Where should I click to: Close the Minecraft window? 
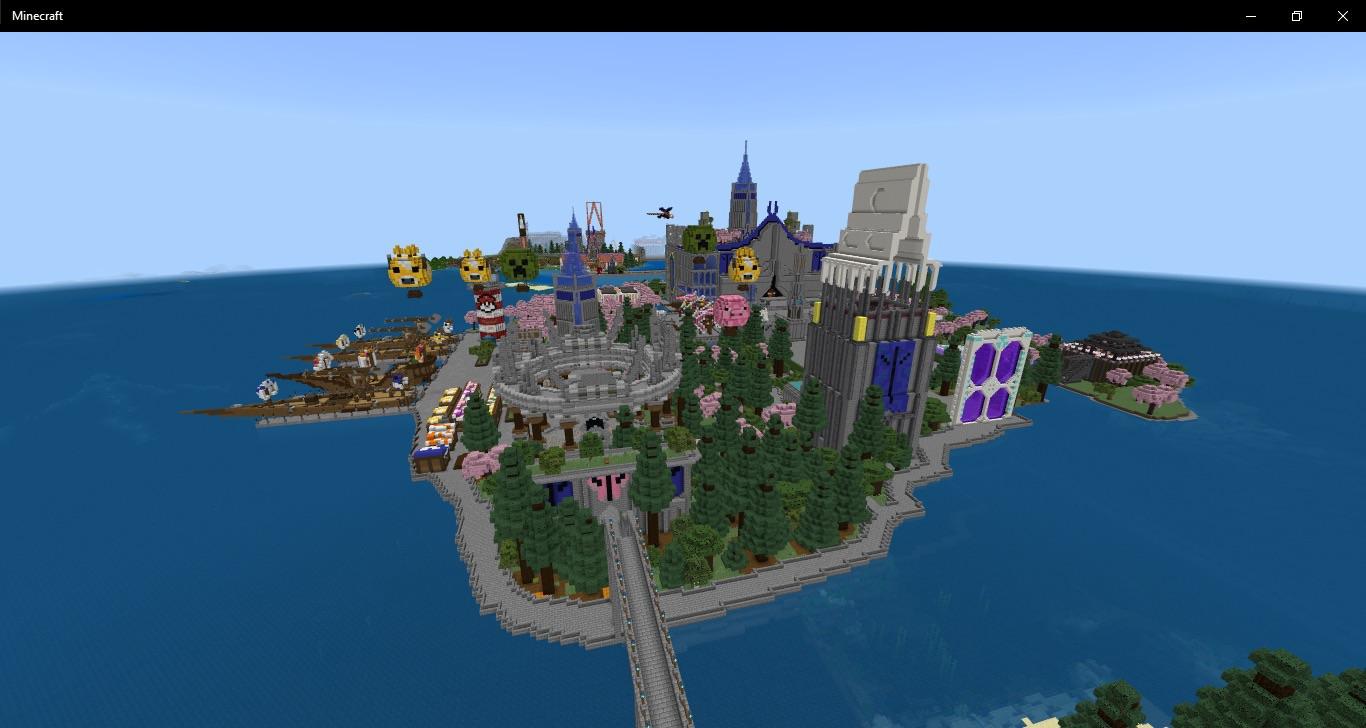pos(1342,15)
